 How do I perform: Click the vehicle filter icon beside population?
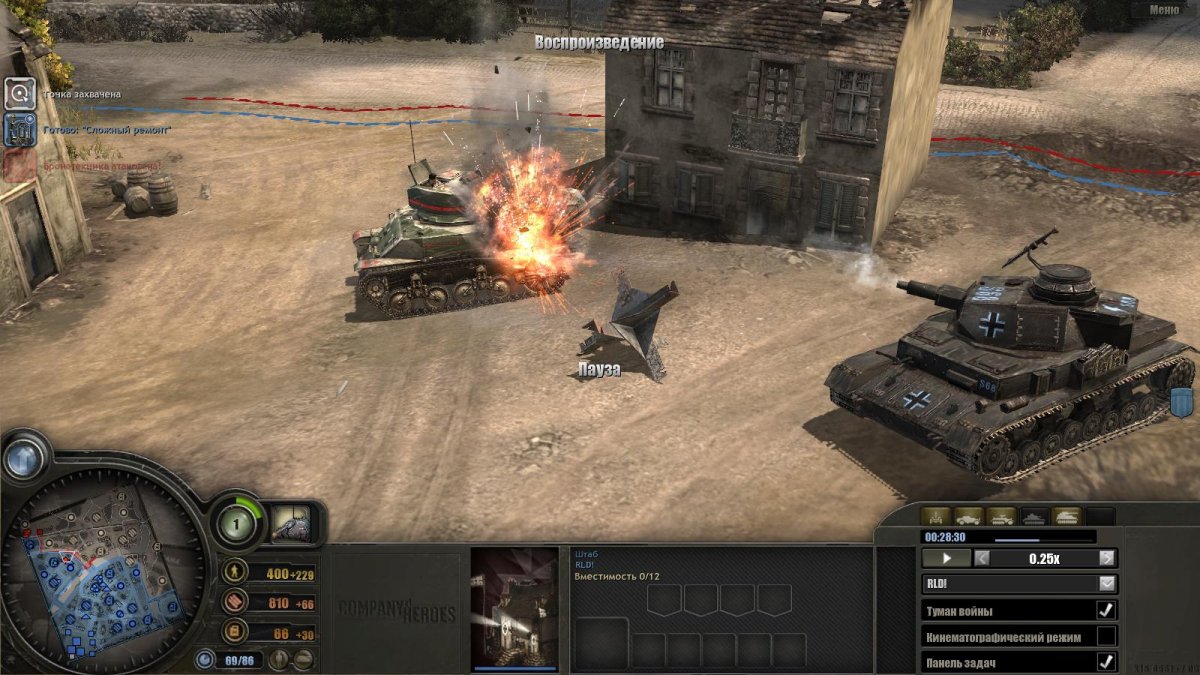pos(302,659)
